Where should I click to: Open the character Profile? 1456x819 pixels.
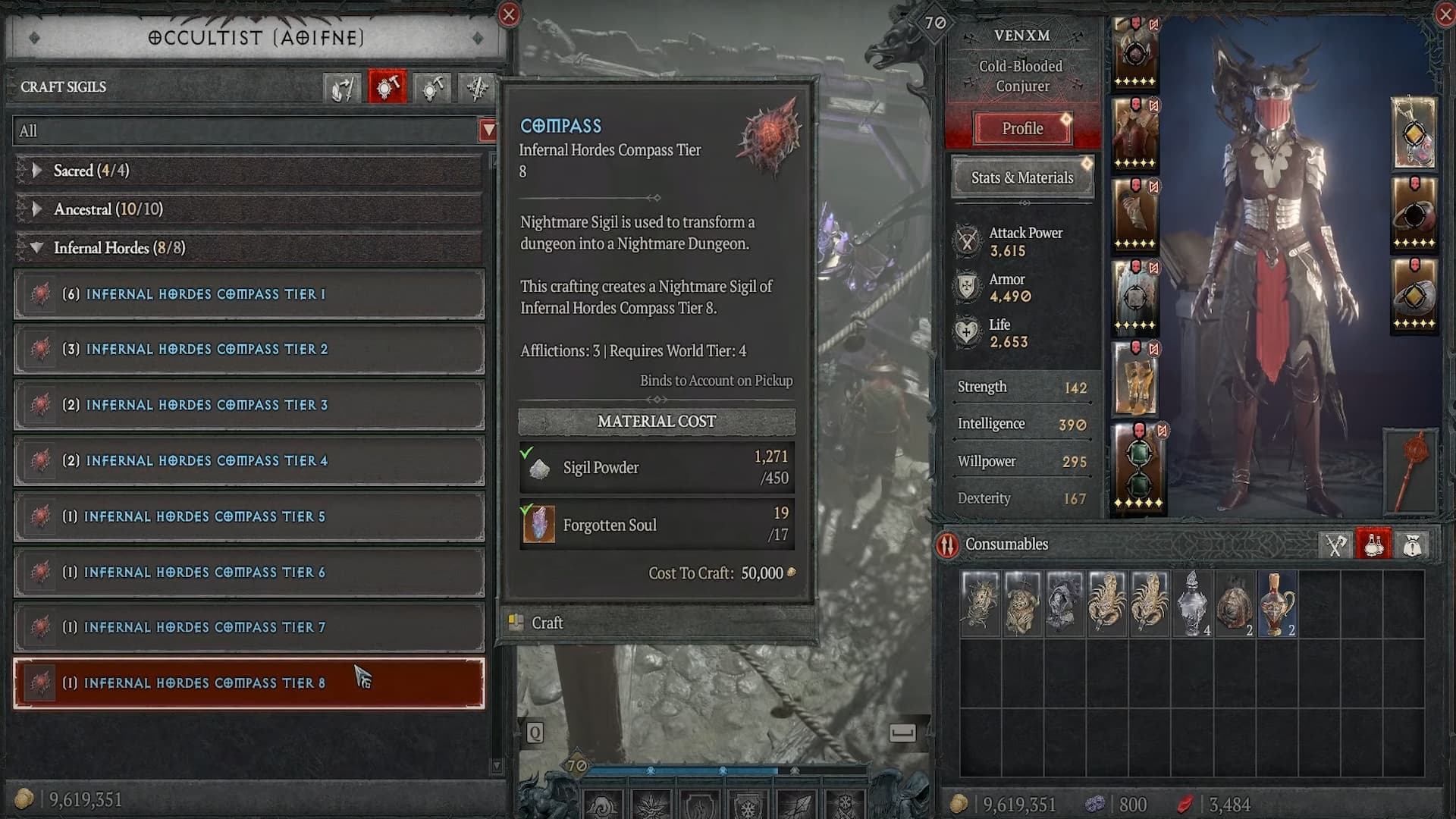pos(1021,127)
